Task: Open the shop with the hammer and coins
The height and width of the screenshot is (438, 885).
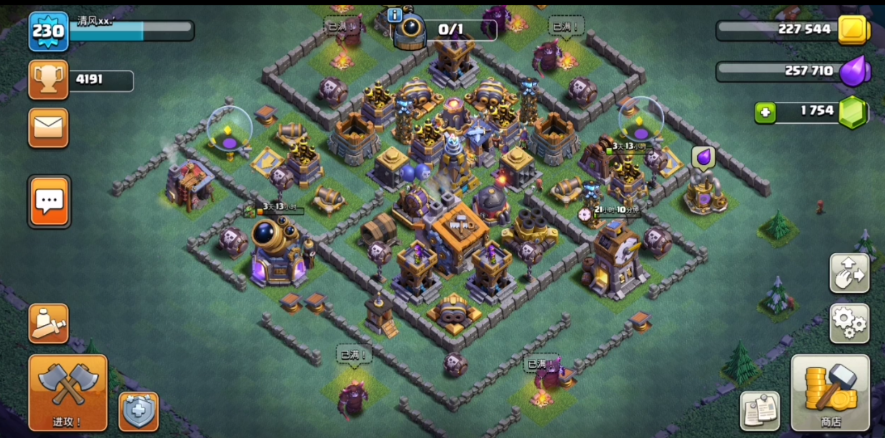Action: [830, 391]
